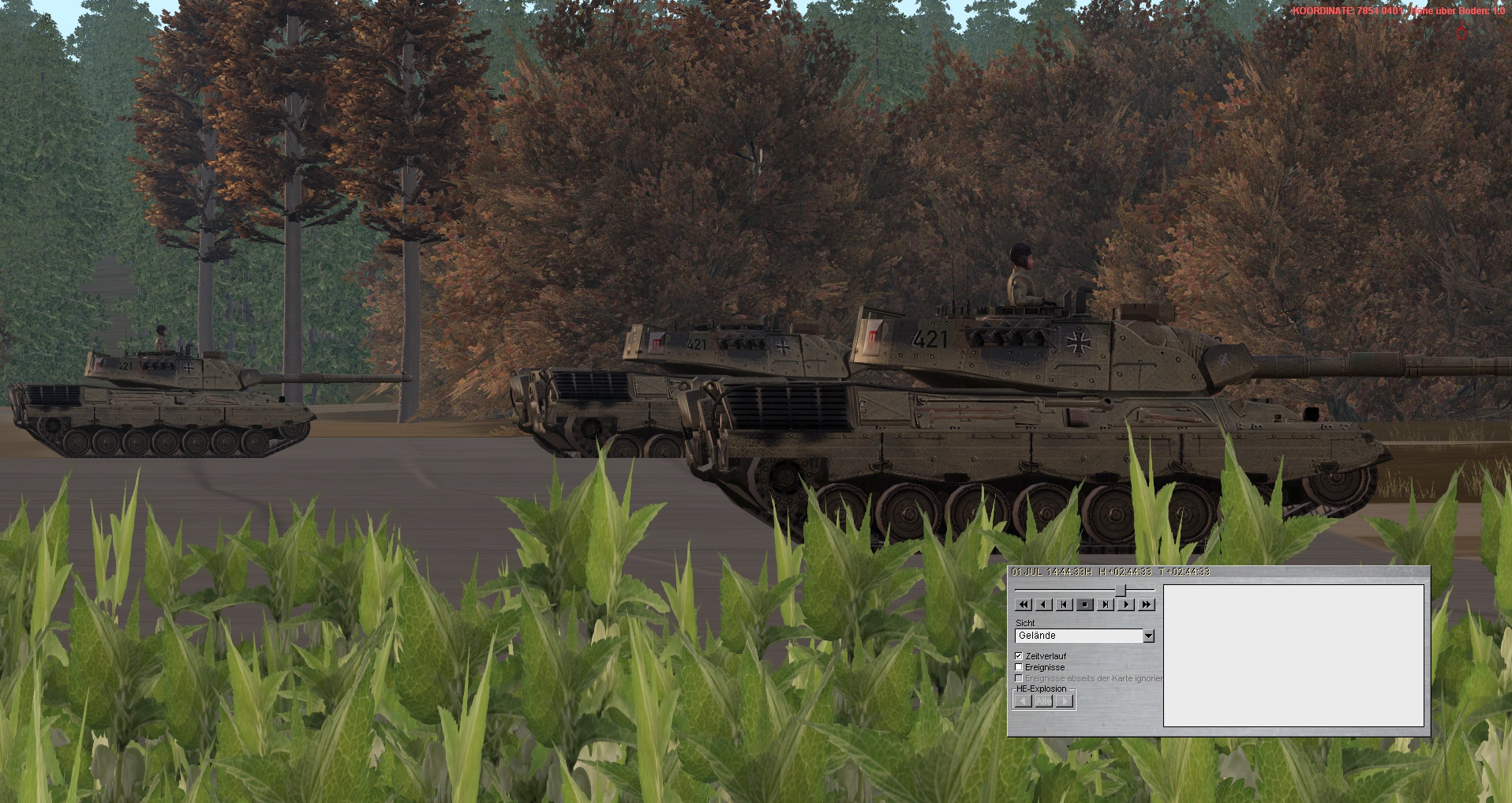The width and height of the screenshot is (1512, 803).
Task: Play the replay backwards
Action: tap(1044, 605)
